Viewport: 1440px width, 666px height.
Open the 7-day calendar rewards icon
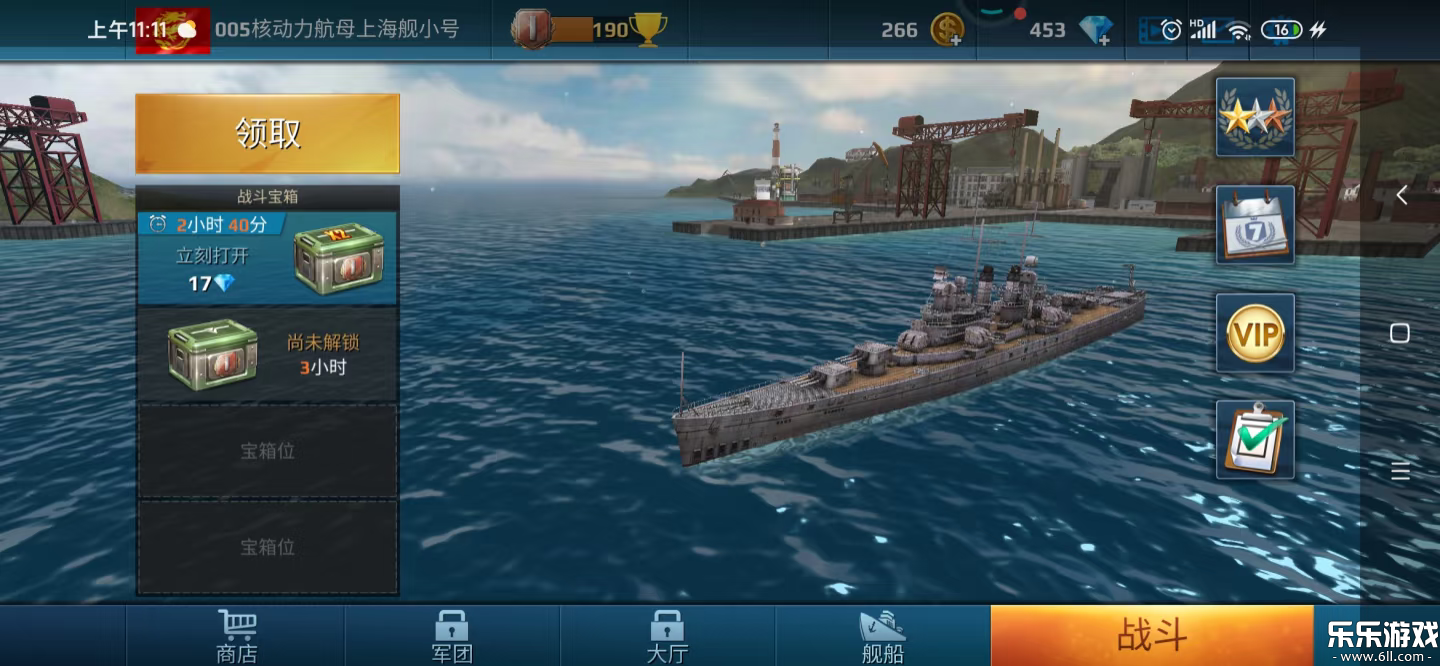coord(1255,225)
